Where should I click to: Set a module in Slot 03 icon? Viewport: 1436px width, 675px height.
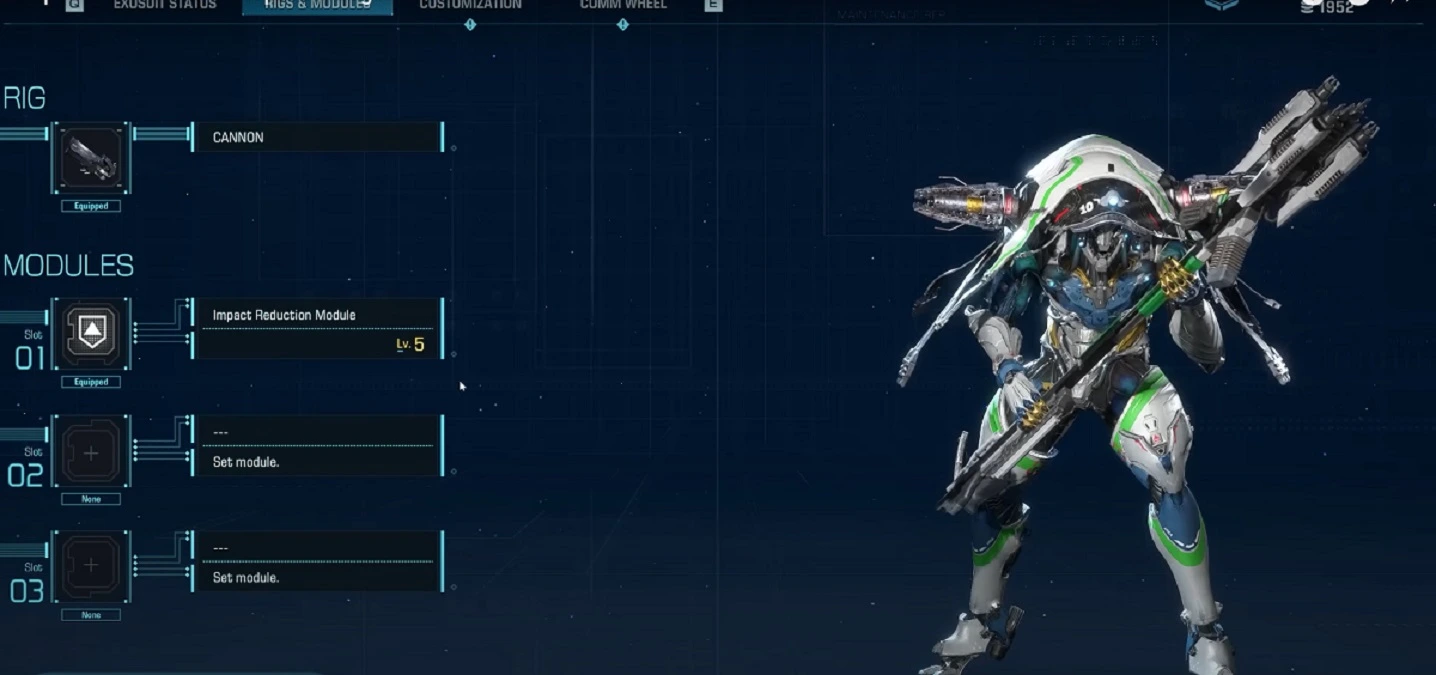pos(91,567)
